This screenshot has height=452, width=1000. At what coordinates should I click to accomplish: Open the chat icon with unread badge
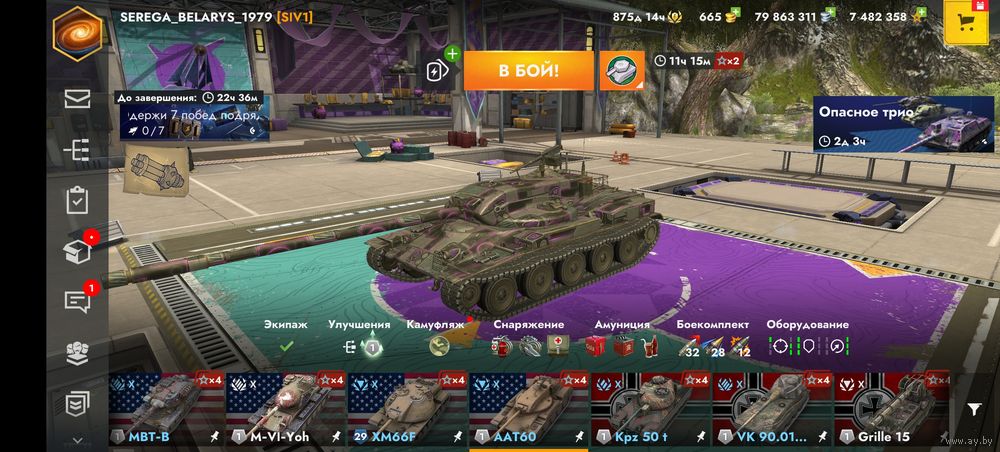tap(77, 300)
